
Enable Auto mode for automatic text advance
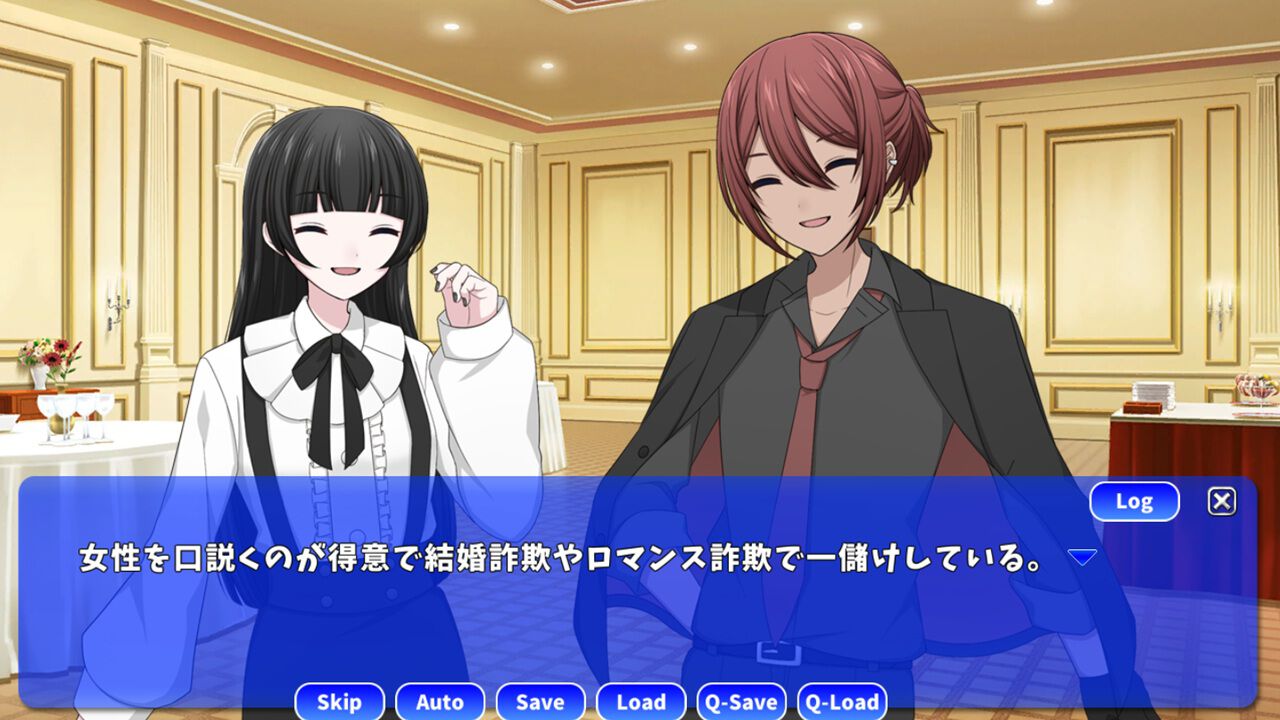pos(440,702)
